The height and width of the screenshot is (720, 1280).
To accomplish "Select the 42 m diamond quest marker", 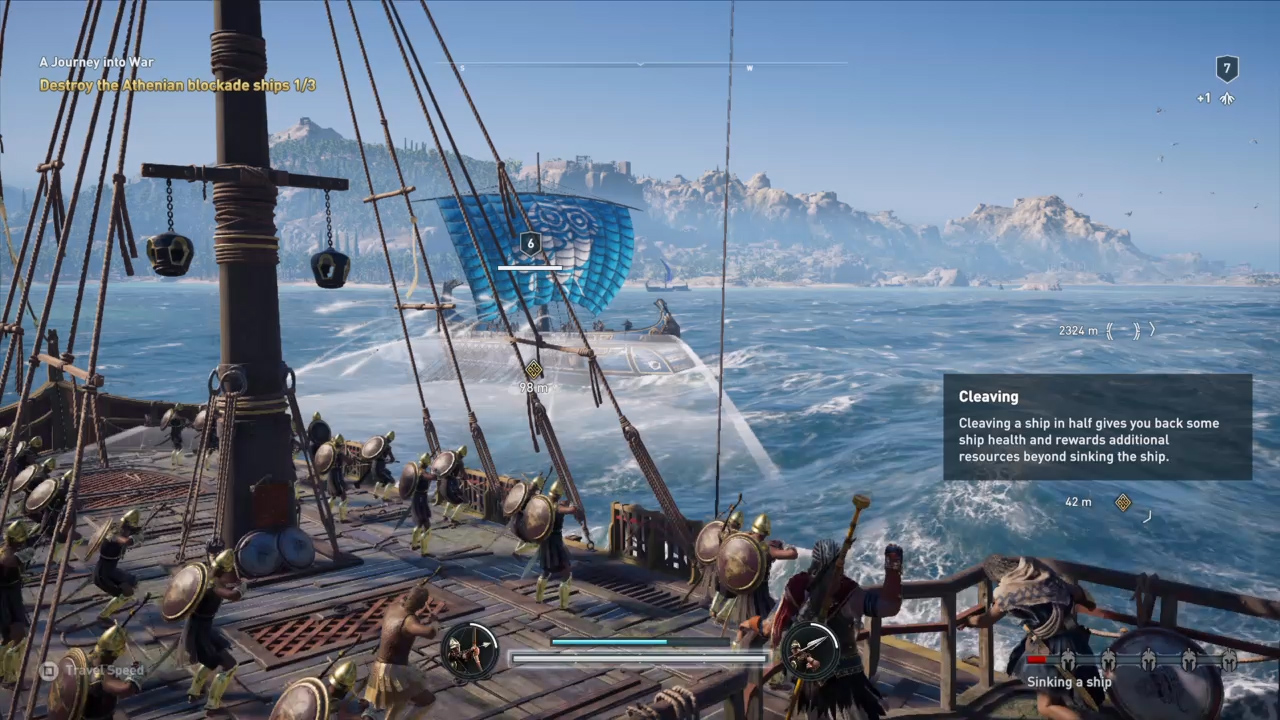I will pos(1123,502).
